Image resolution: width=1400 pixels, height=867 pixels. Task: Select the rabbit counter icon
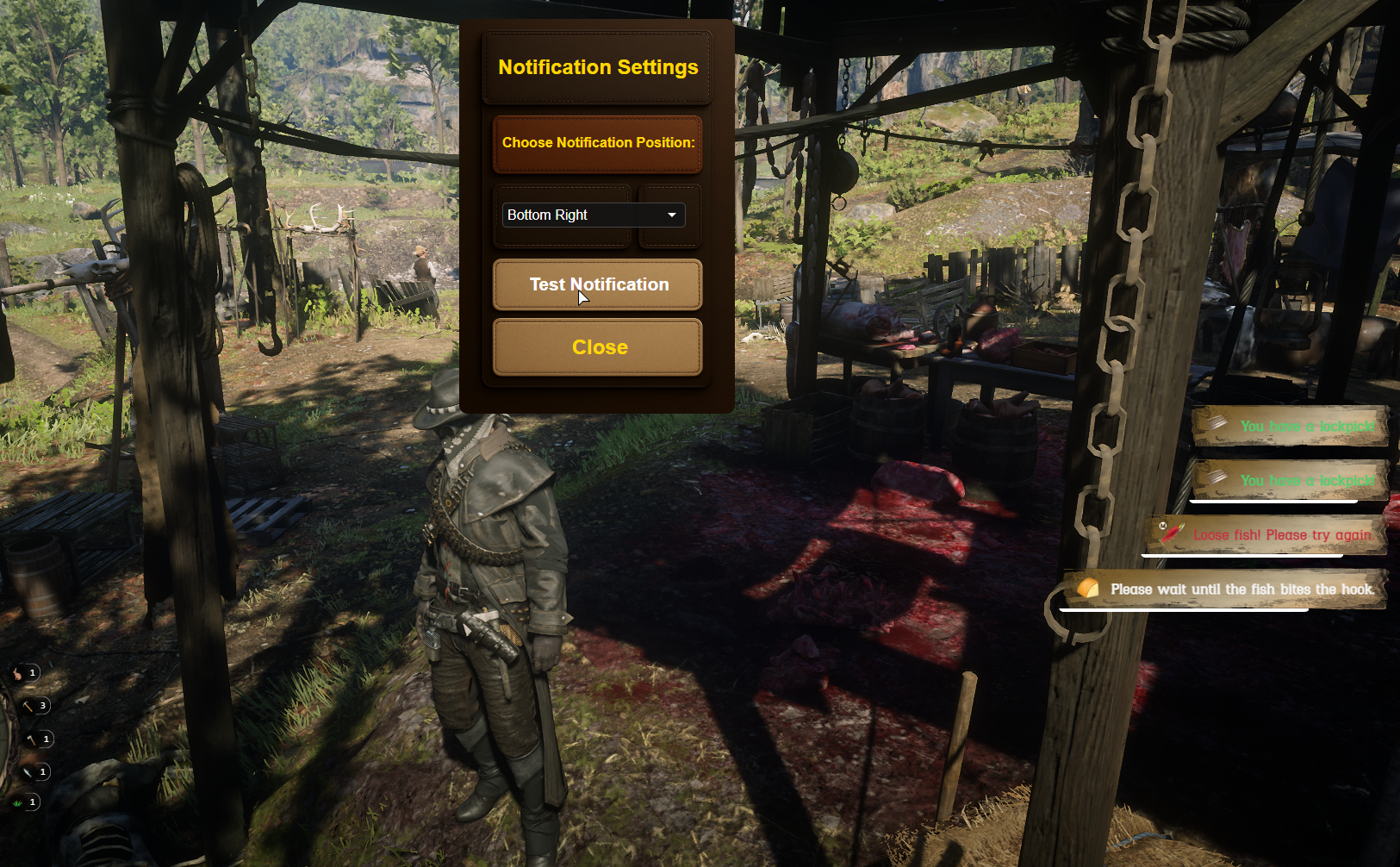18,673
